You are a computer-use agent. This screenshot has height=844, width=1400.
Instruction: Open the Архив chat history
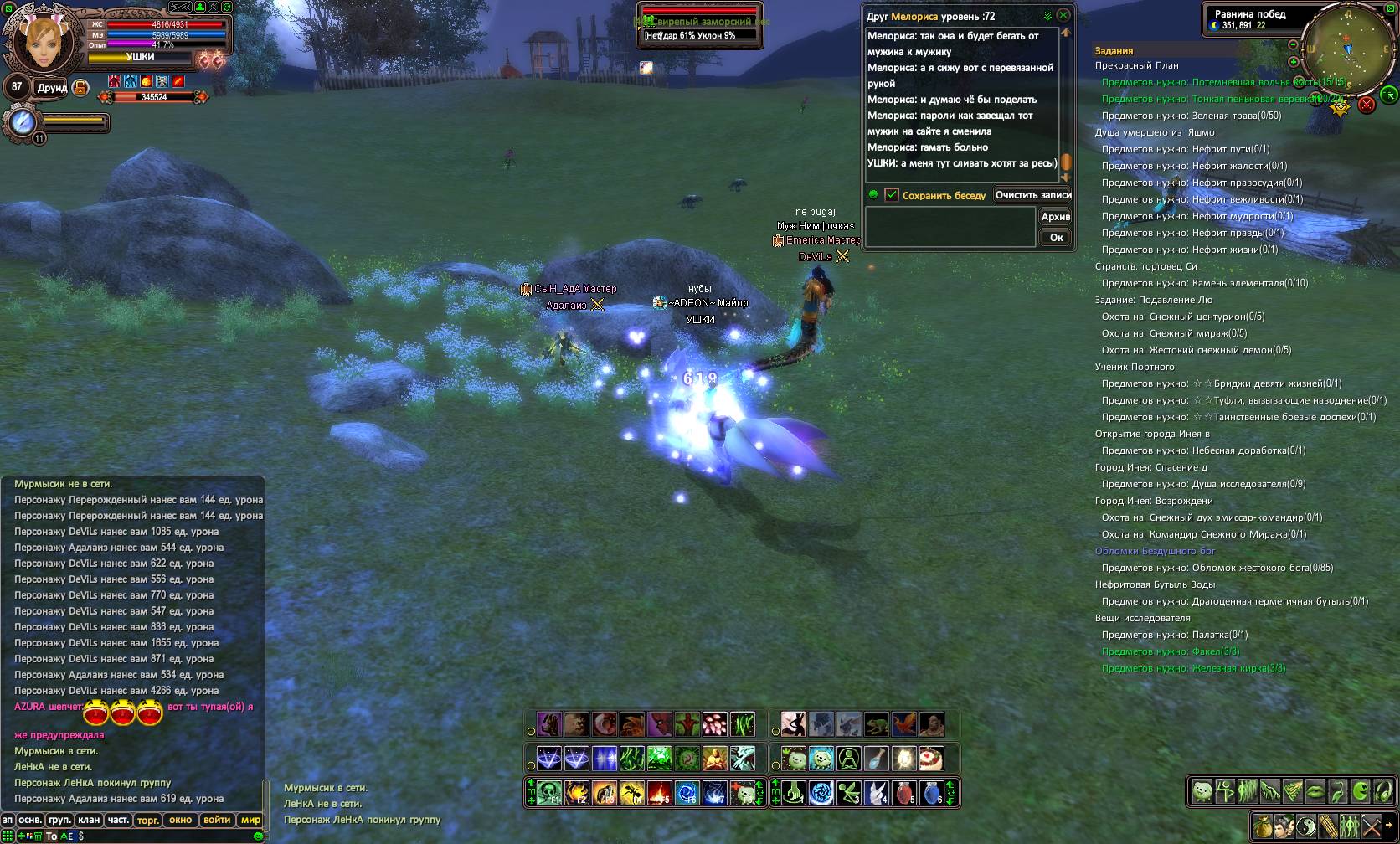coord(1055,217)
